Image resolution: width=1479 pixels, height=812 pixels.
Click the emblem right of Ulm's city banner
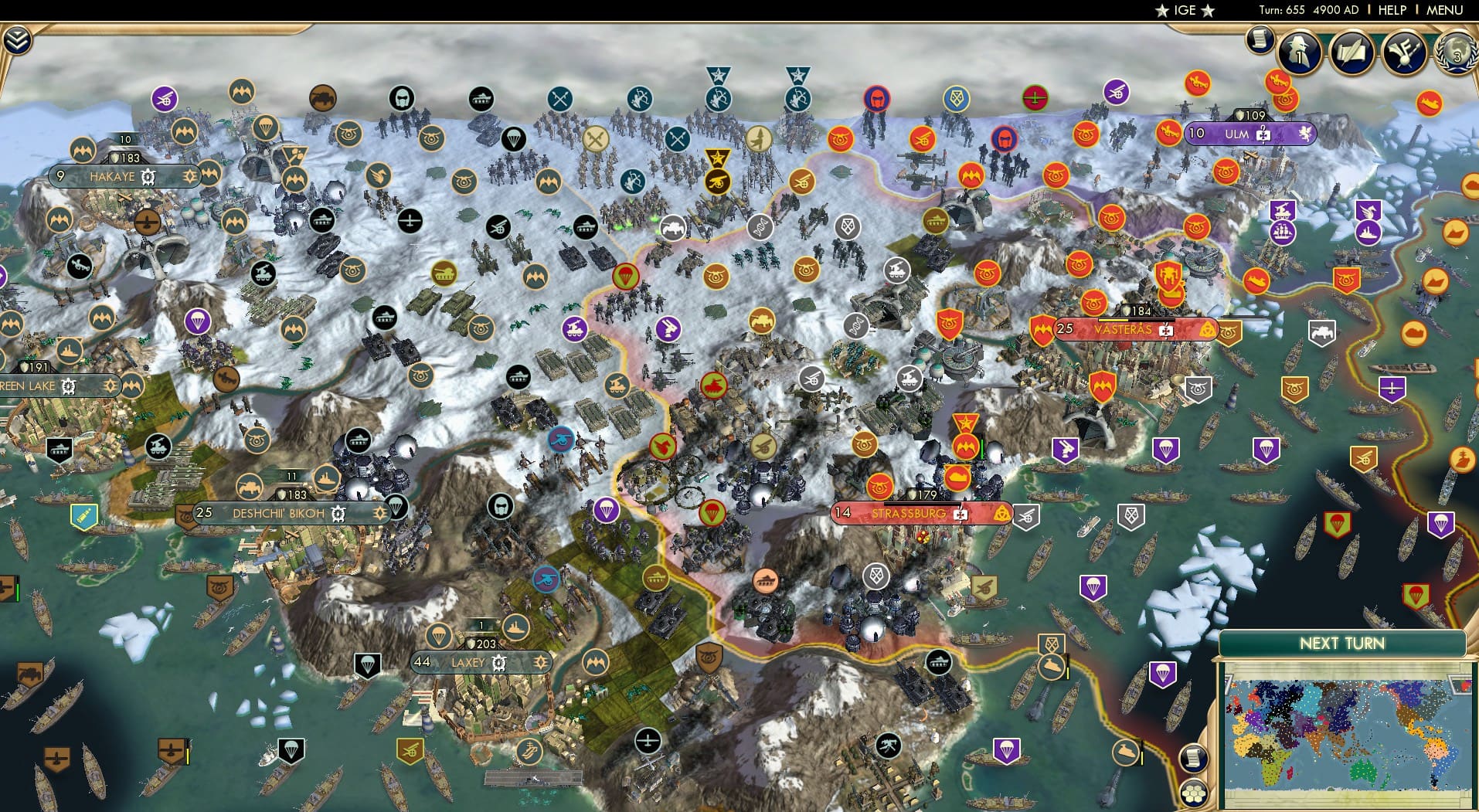tap(1306, 133)
